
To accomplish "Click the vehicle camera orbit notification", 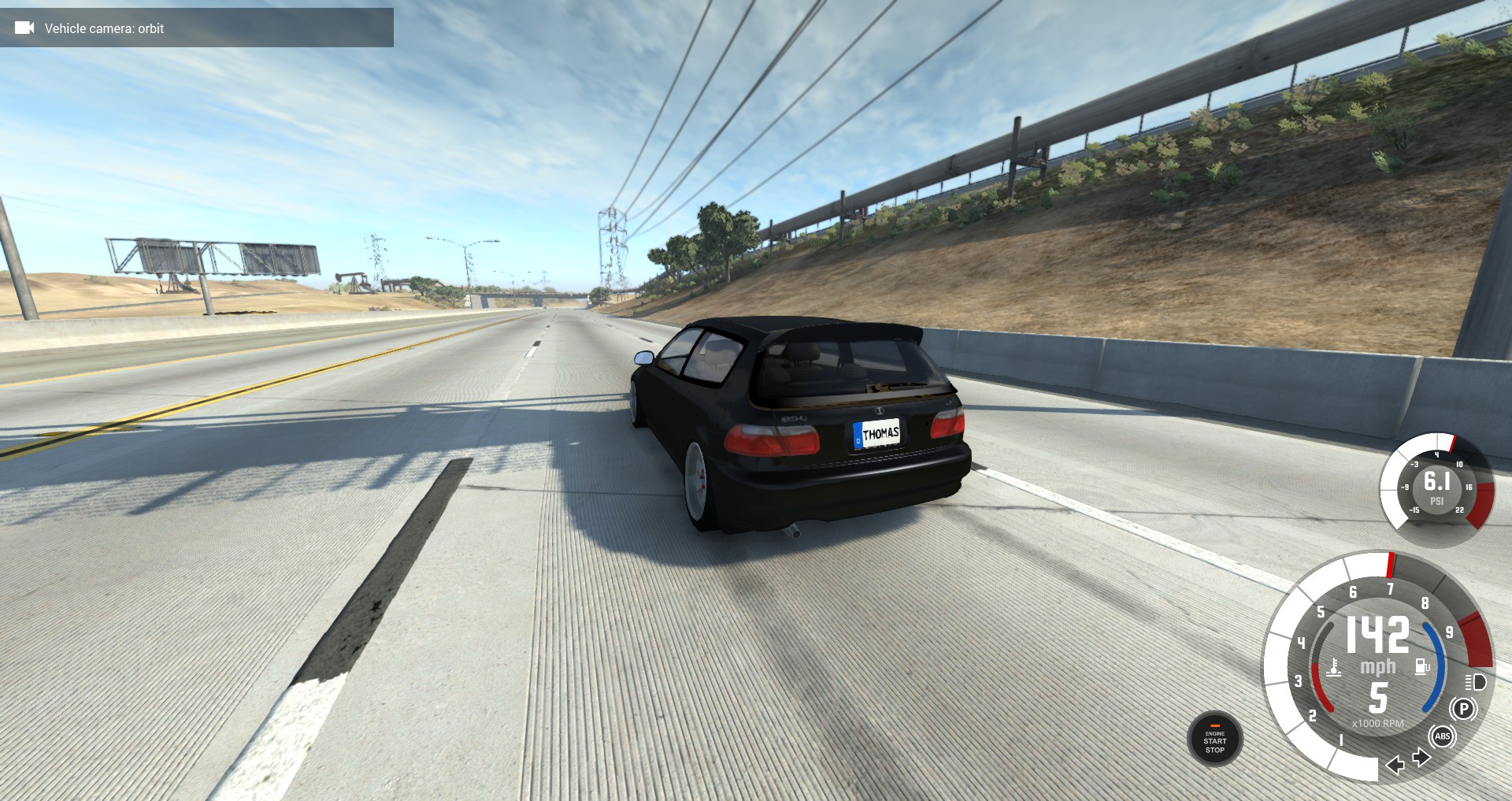I will (x=197, y=28).
